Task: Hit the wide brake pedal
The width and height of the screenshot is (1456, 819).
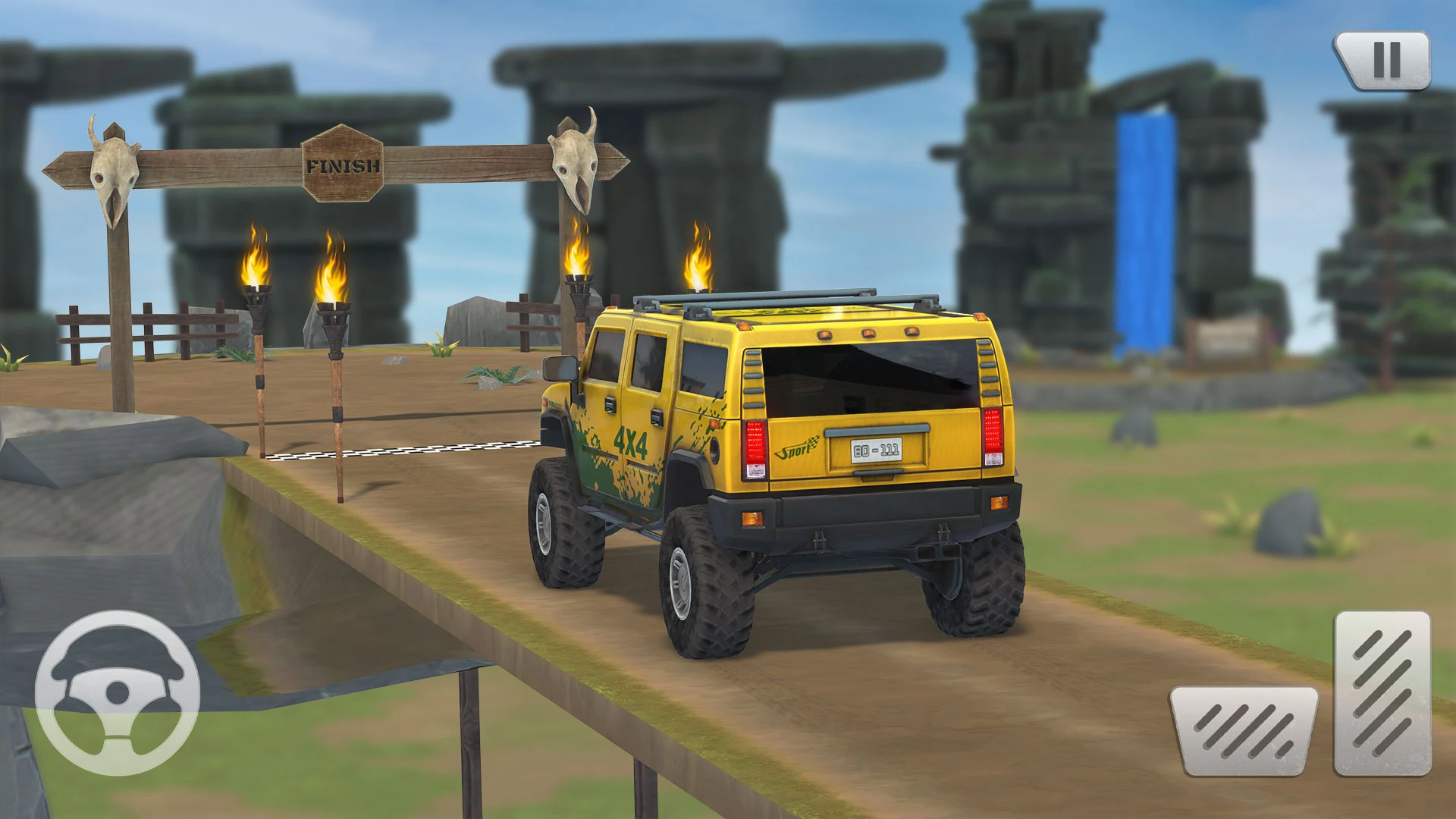Action: tap(1244, 730)
